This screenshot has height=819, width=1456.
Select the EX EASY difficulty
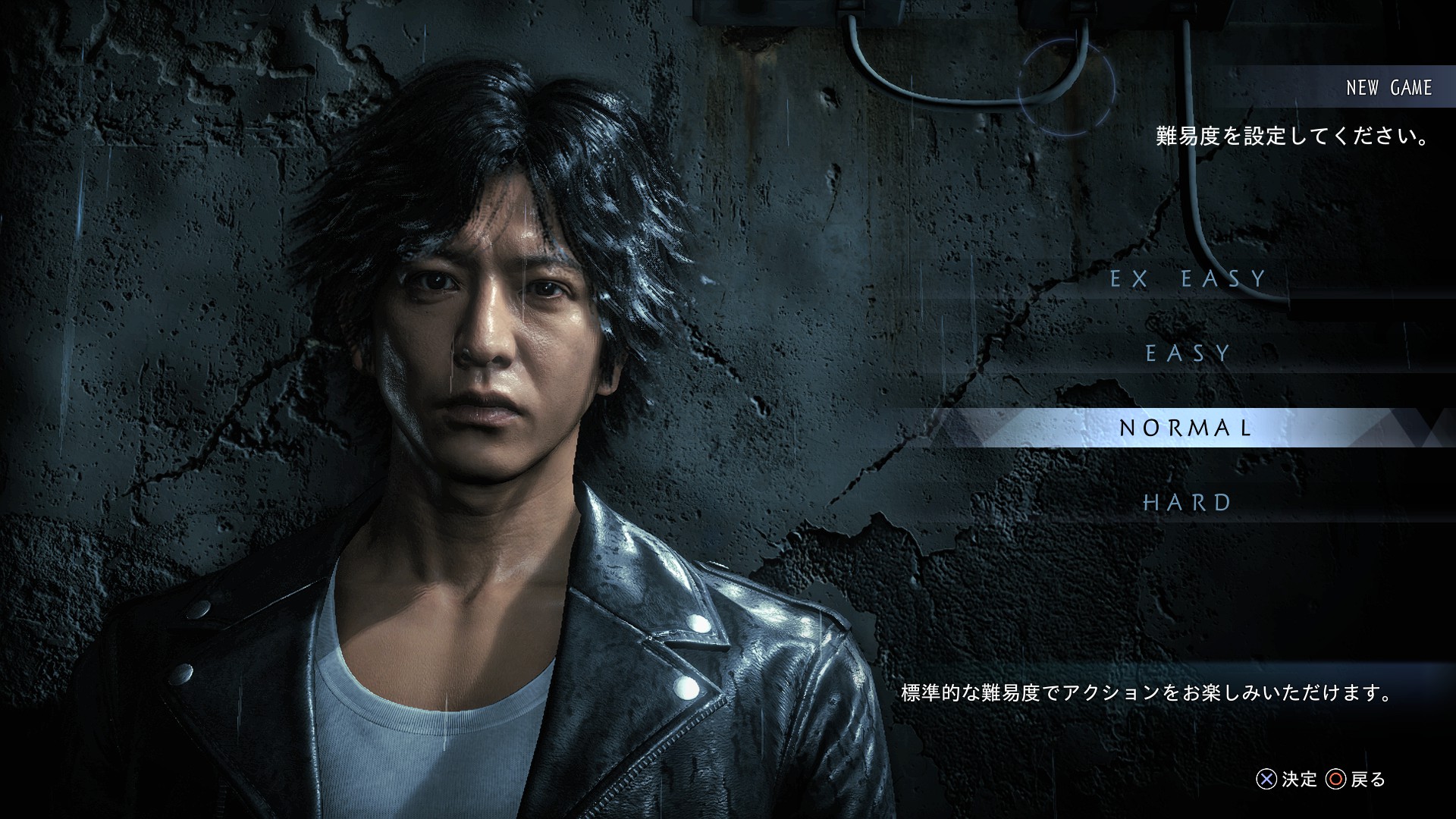[x=1188, y=279]
